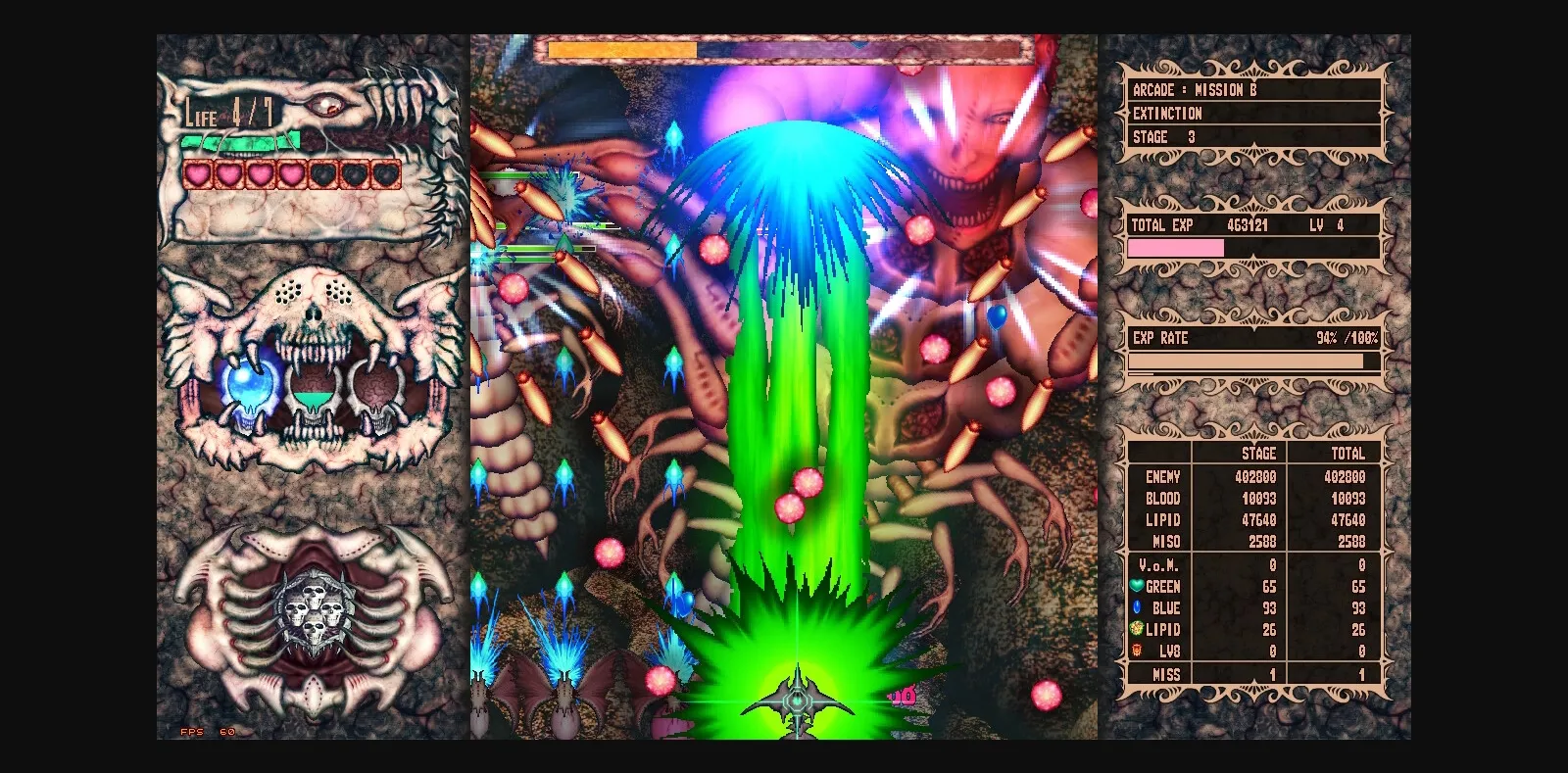The width and height of the screenshot is (1568, 773).
Task: Select the blue droplet icon next to BLUE stat
Action: click(1139, 608)
